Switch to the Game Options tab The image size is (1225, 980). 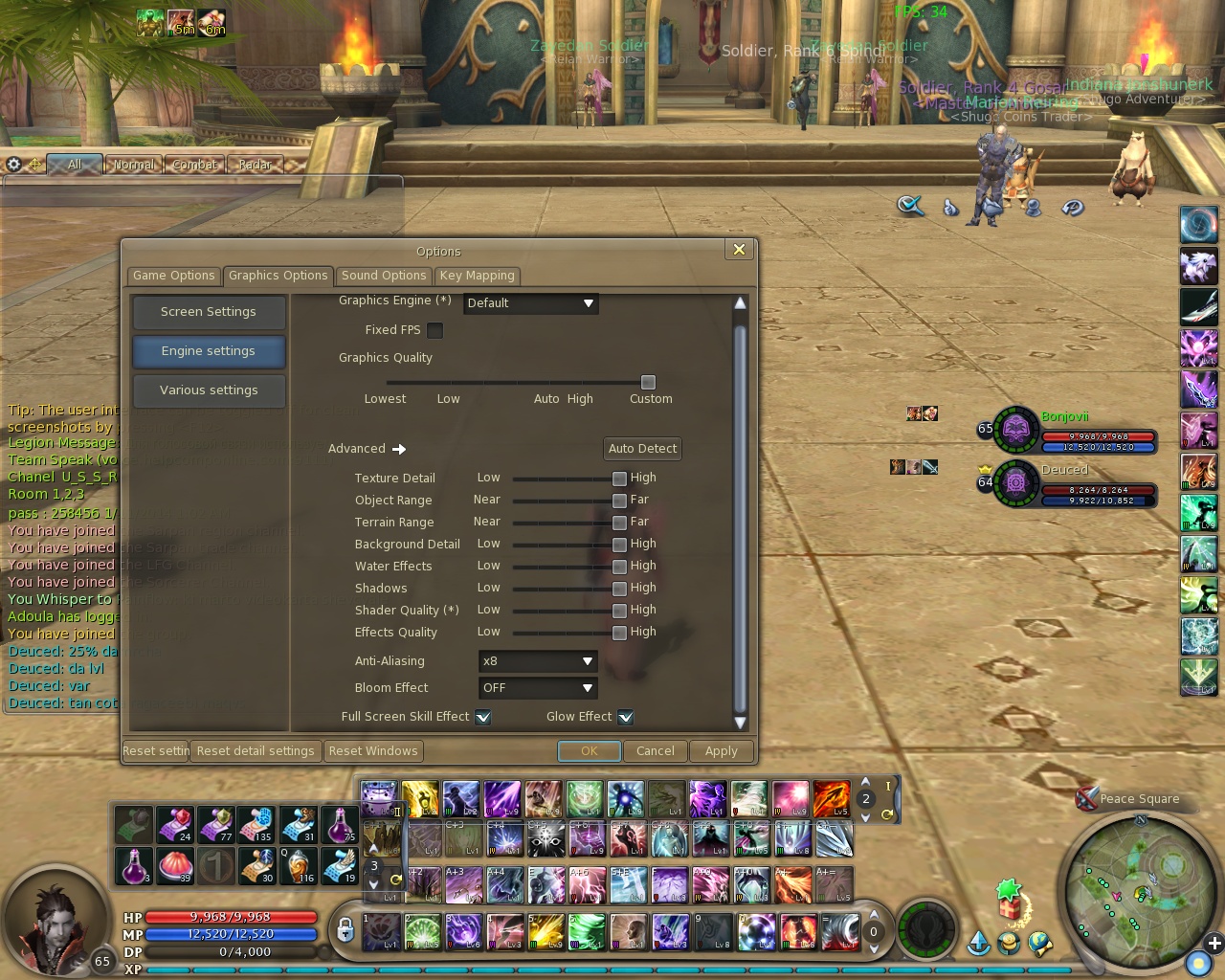[173, 276]
